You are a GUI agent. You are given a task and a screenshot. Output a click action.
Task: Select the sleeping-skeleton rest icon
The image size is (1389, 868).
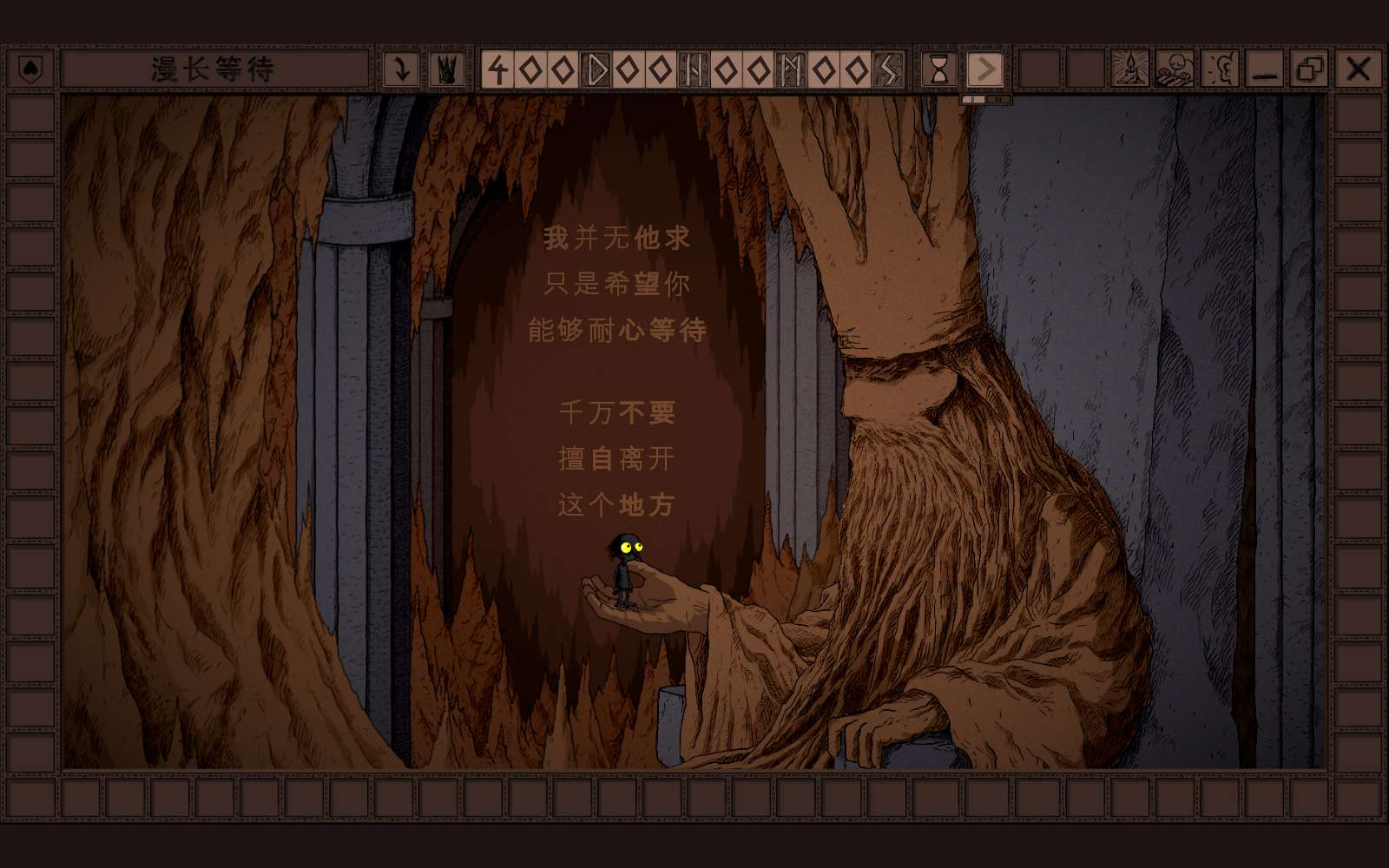pyautogui.click(x=1175, y=69)
